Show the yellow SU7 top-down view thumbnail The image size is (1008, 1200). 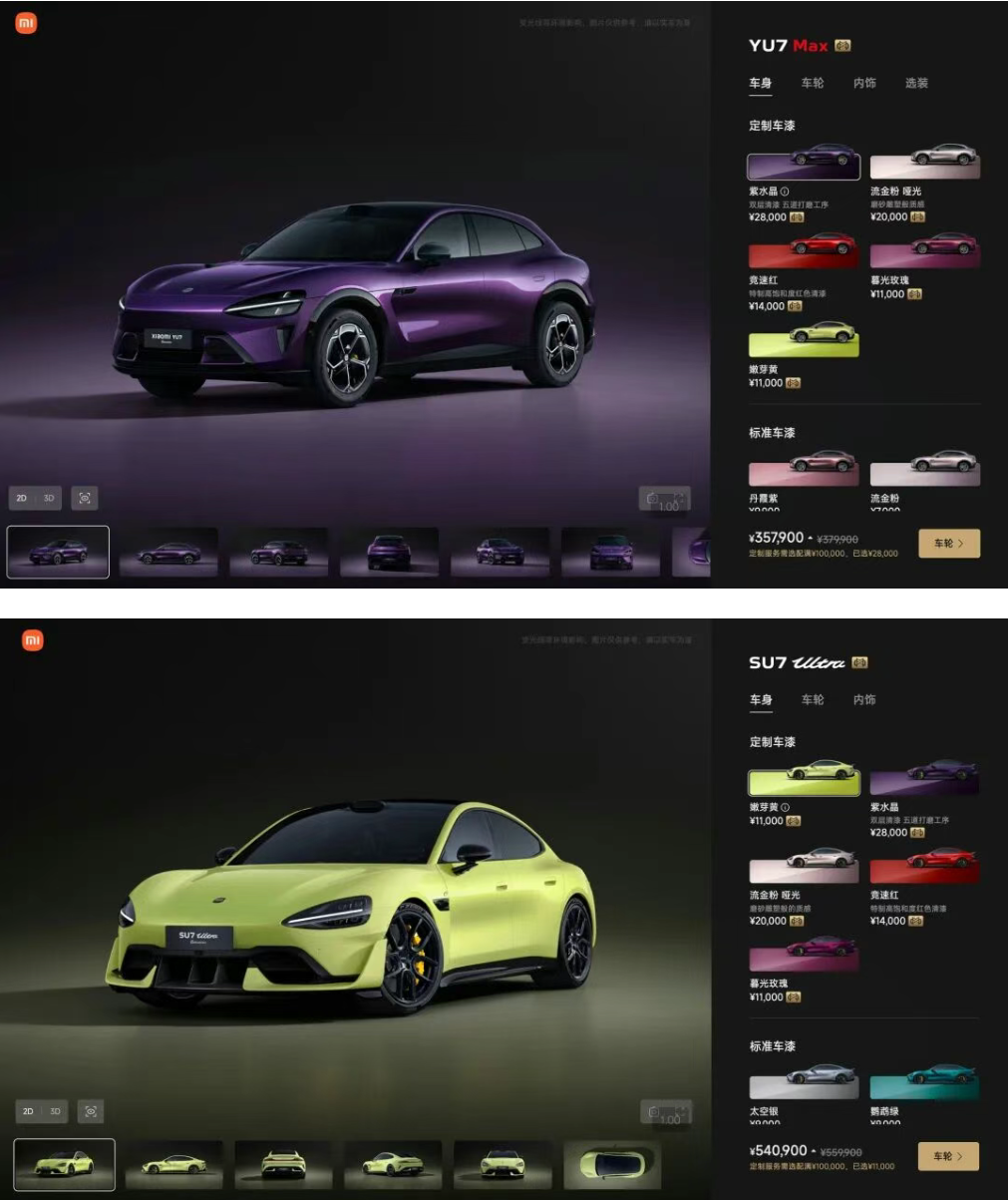(612, 1164)
